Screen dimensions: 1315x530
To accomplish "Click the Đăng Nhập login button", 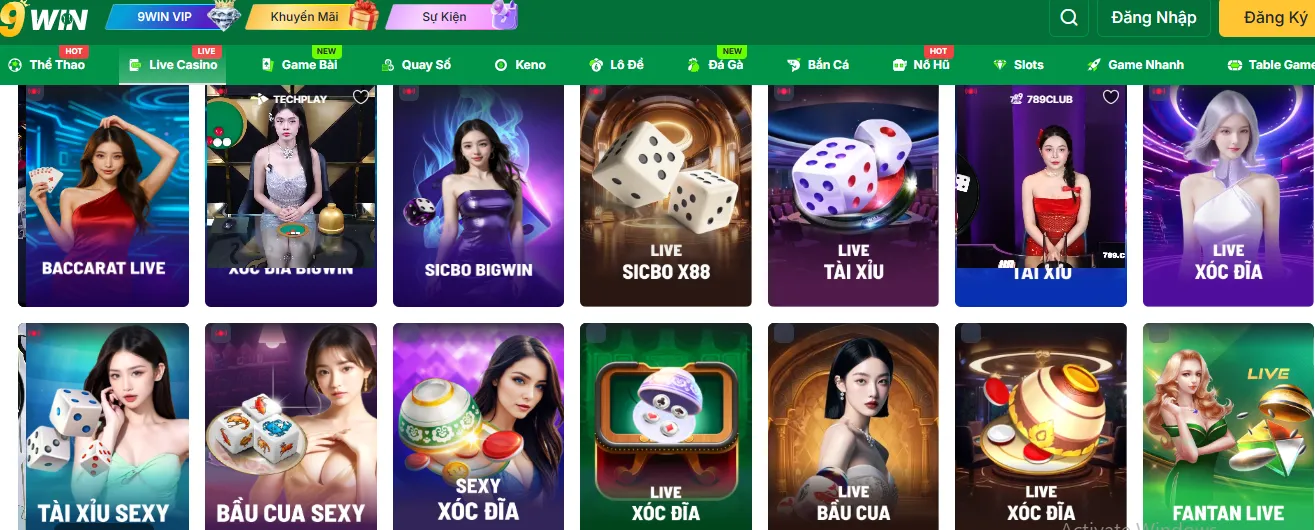I will point(1153,18).
